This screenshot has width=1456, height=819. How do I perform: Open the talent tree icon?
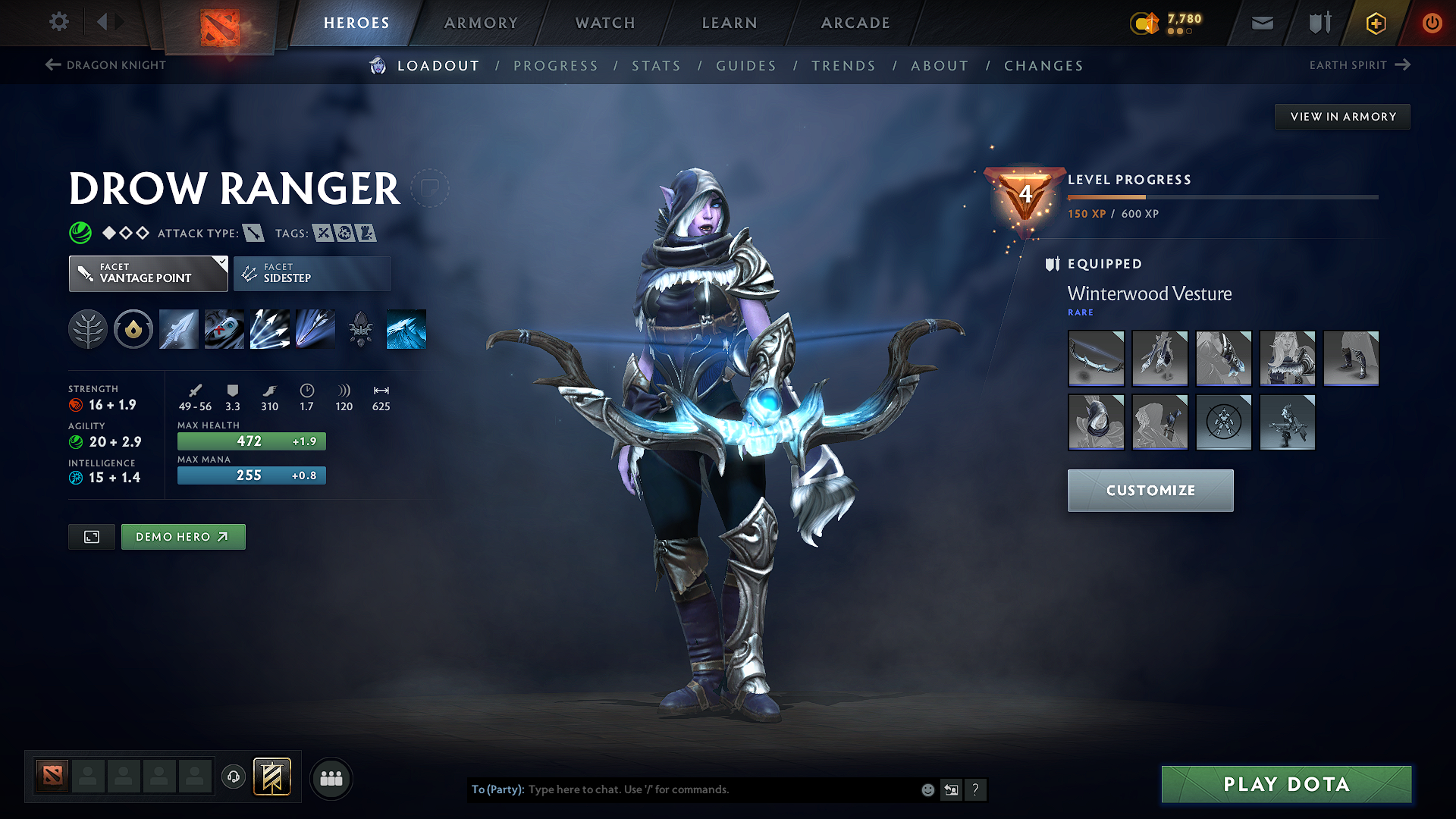point(88,328)
